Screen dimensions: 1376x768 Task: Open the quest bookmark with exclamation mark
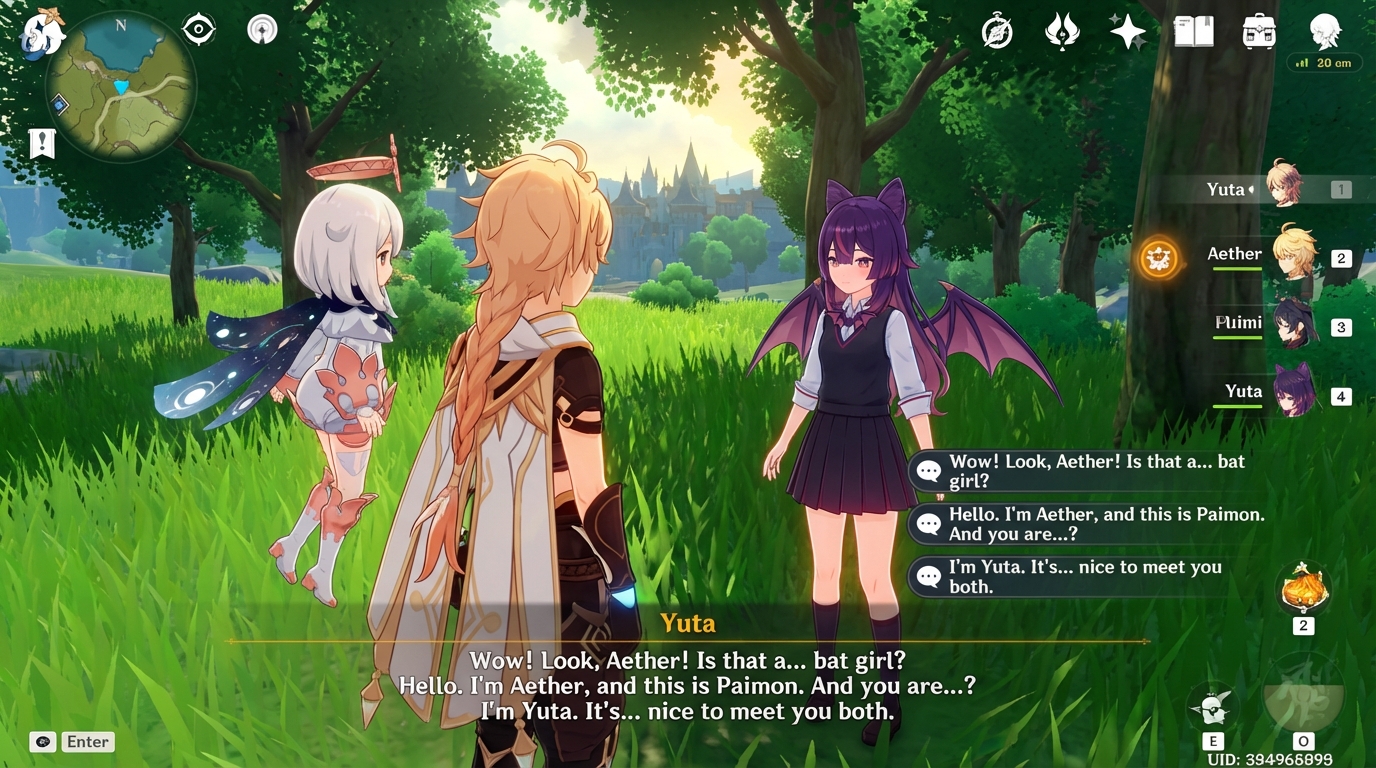(x=42, y=143)
